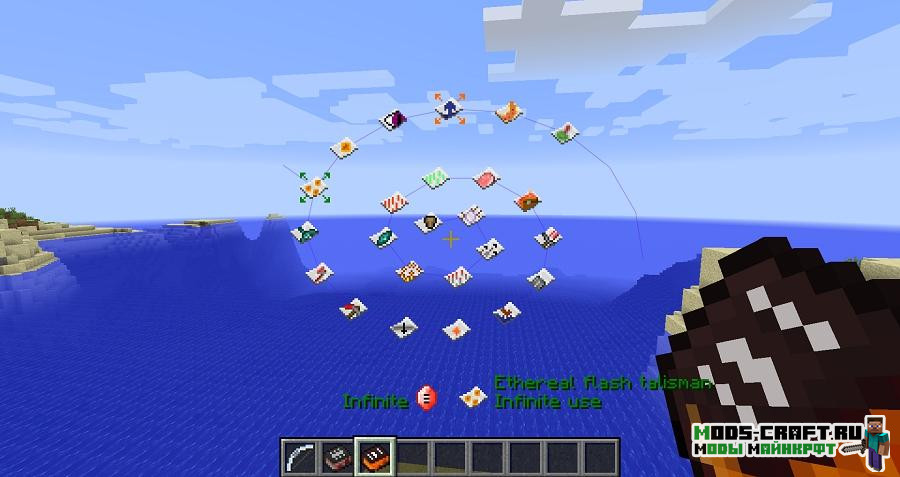Choose the purple eye talisman
Image resolution: width=900 pixels, height=477 pixels.
[x=394, y=122]
